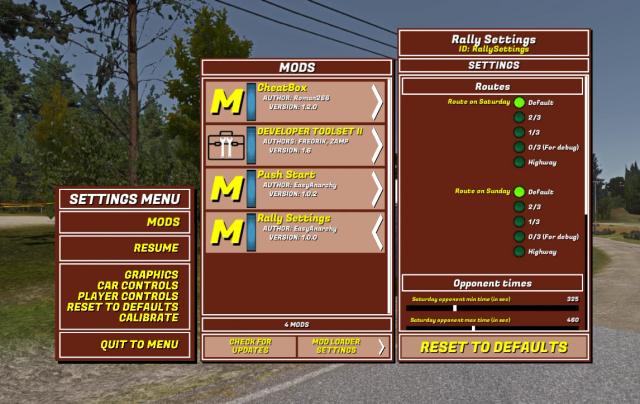The height and width of the screenshot is (404, 640).
Task: Open the Mods menu entry
Action: point(163,222)
